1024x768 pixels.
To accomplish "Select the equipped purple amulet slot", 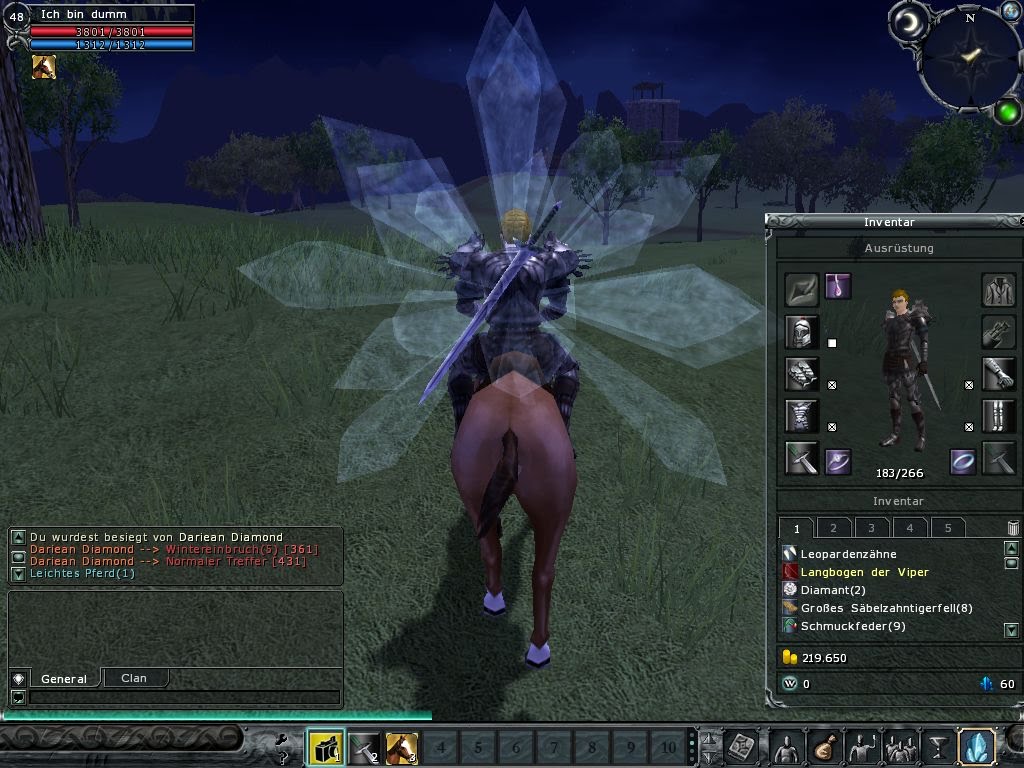I will click(x=838, y=289).
